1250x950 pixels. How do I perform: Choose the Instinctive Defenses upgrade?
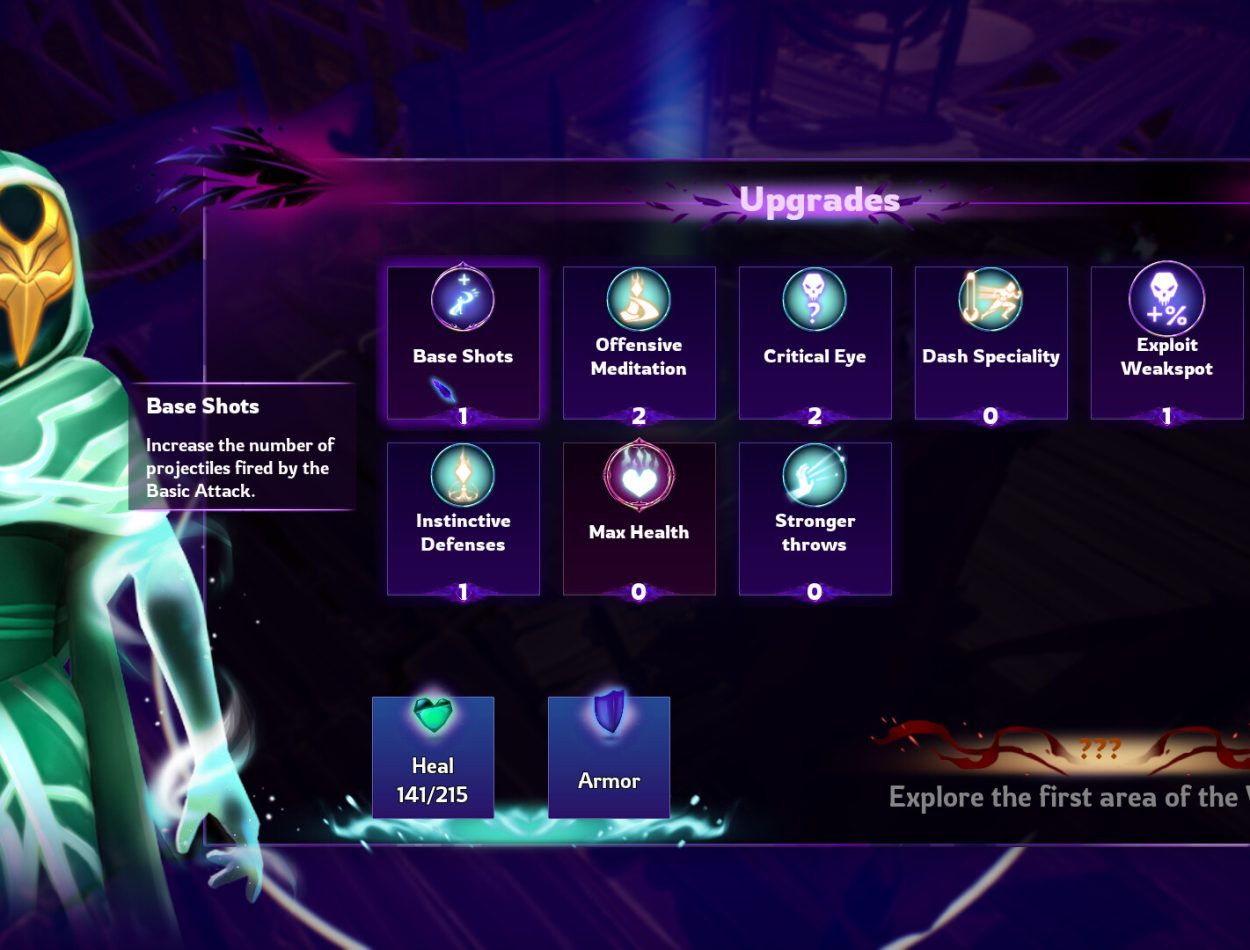pyautogui.click(x=463, y=518)
